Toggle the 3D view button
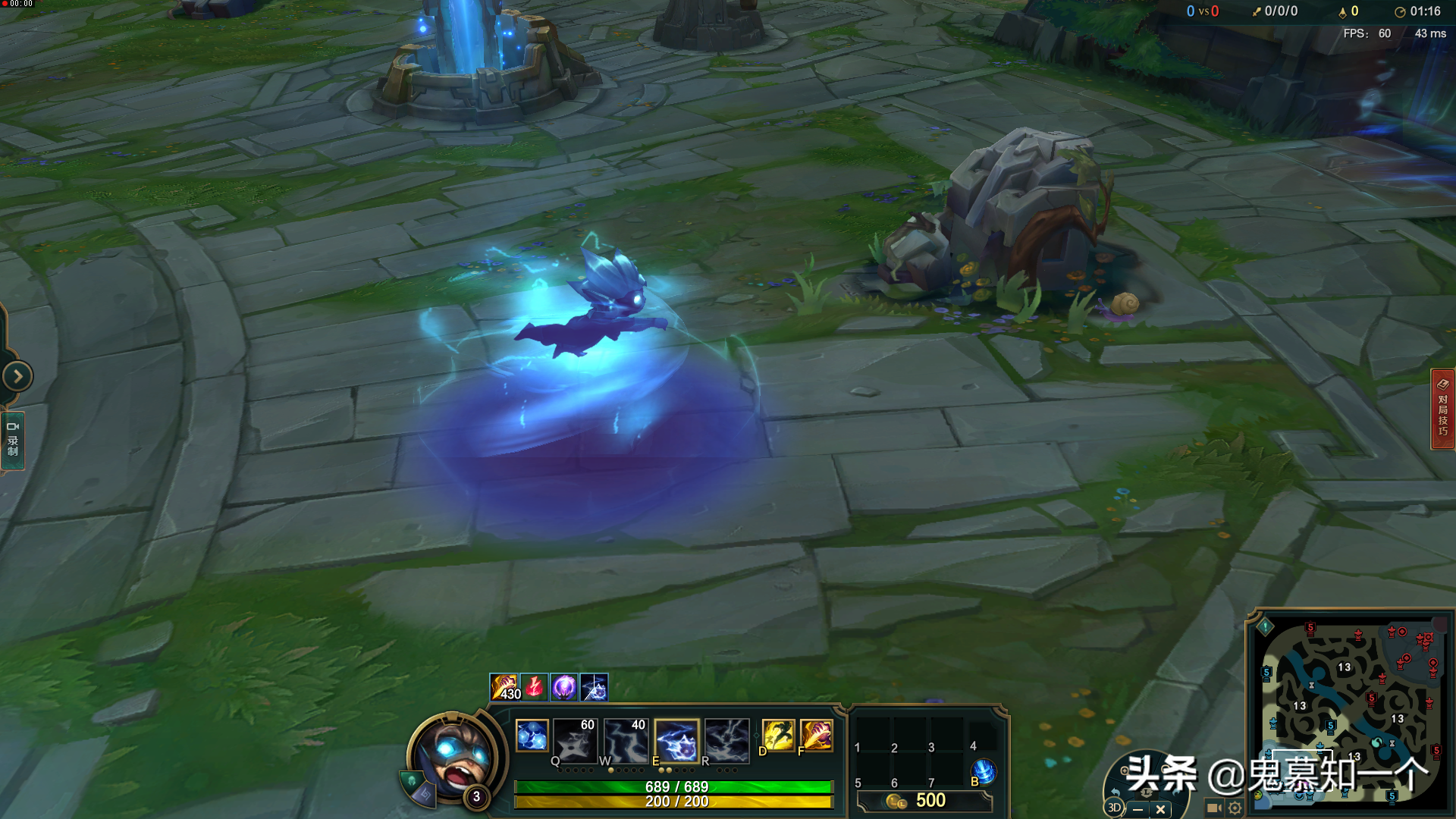Image resolution: width=1456 pixels, height=819 pixels. (x=1114, y=808)
